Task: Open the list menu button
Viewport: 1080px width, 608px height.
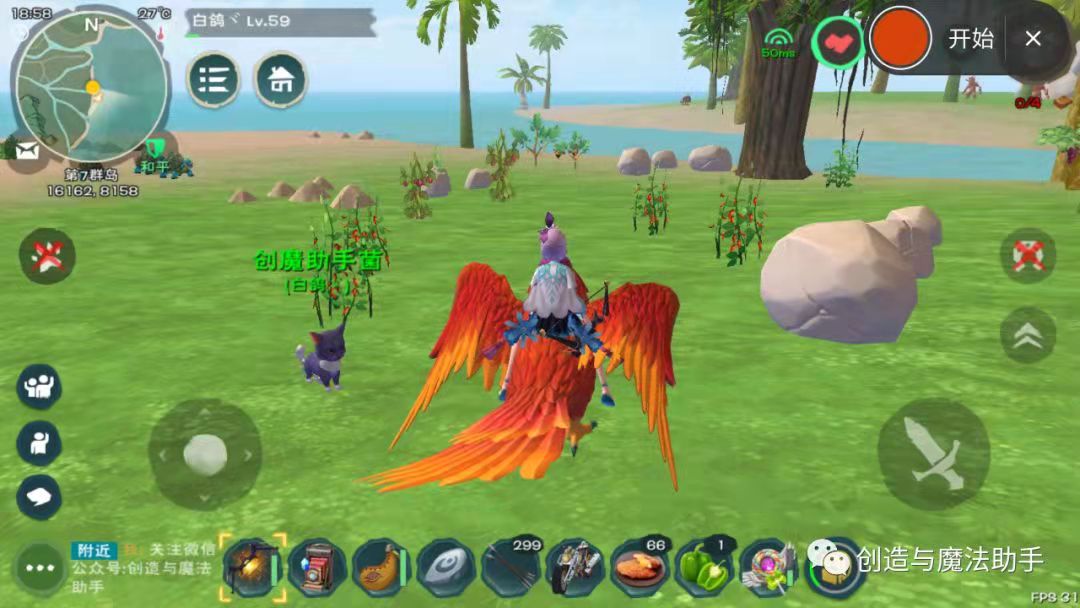Action: (x=213, y=80)
